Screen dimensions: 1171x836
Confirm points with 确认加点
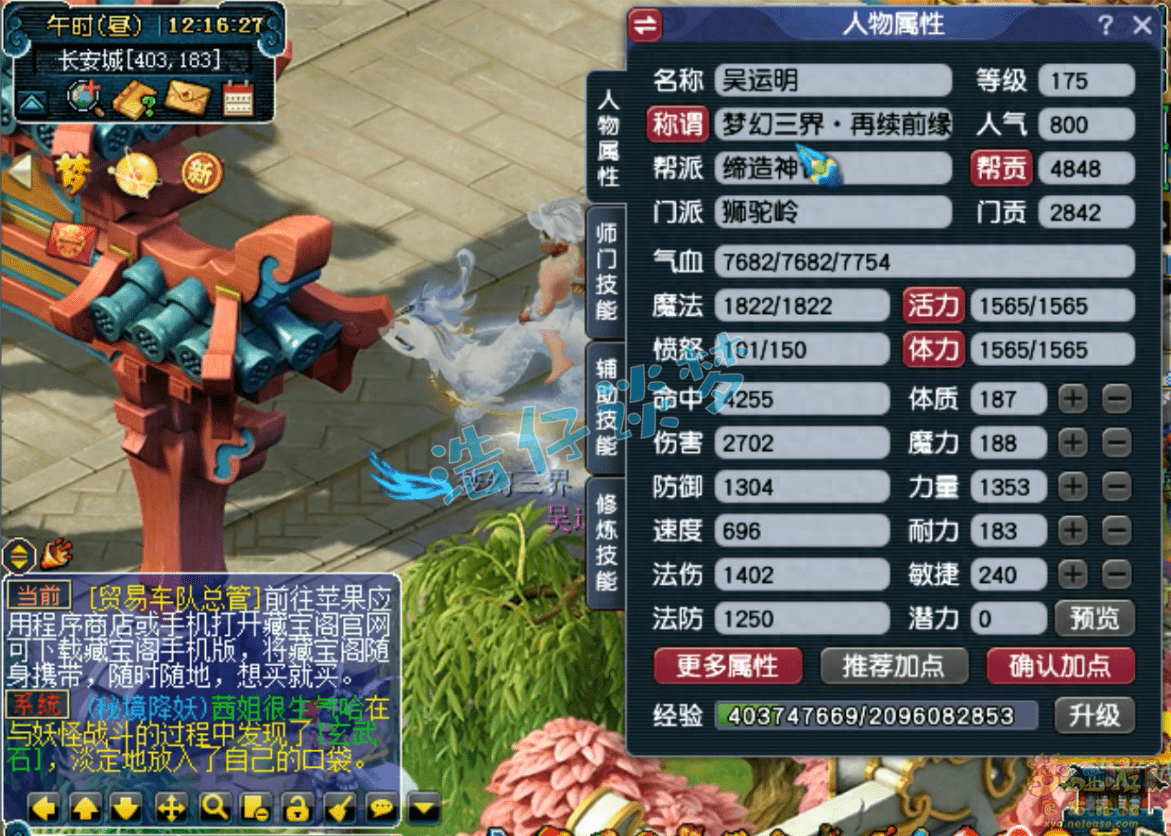1060,665
